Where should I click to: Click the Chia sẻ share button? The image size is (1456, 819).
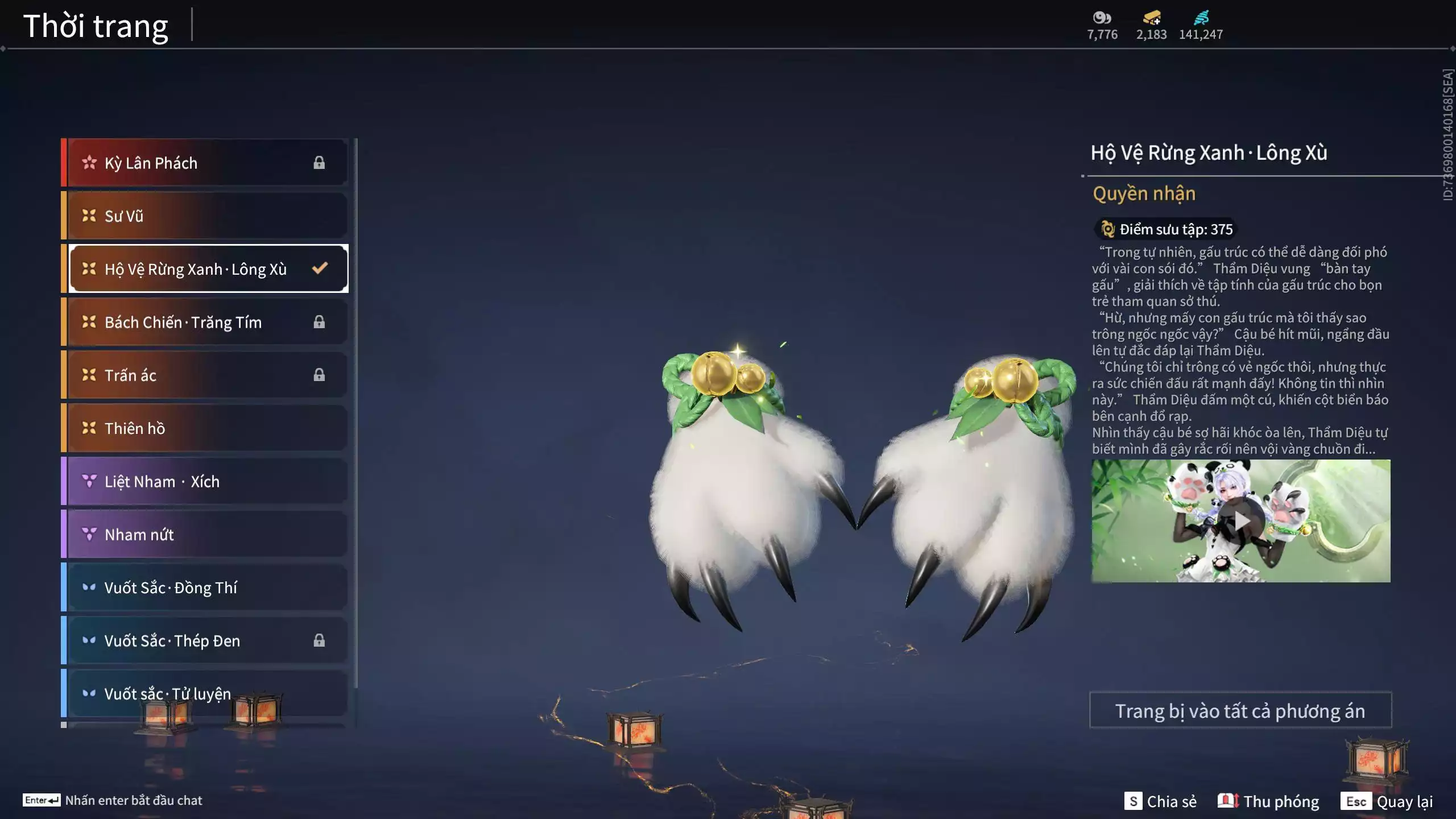(x=1160, y=801)
